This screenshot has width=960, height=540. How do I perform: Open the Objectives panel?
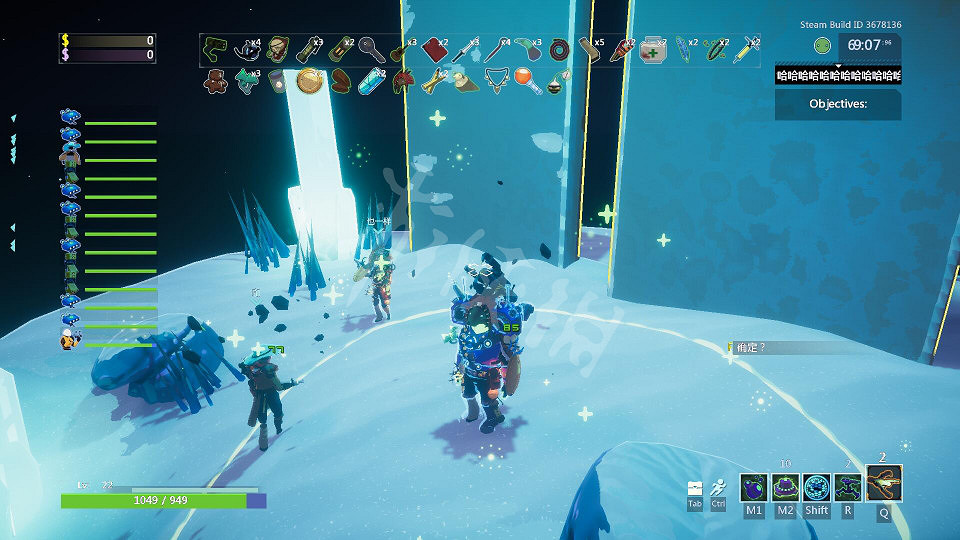tap(838, 104)
